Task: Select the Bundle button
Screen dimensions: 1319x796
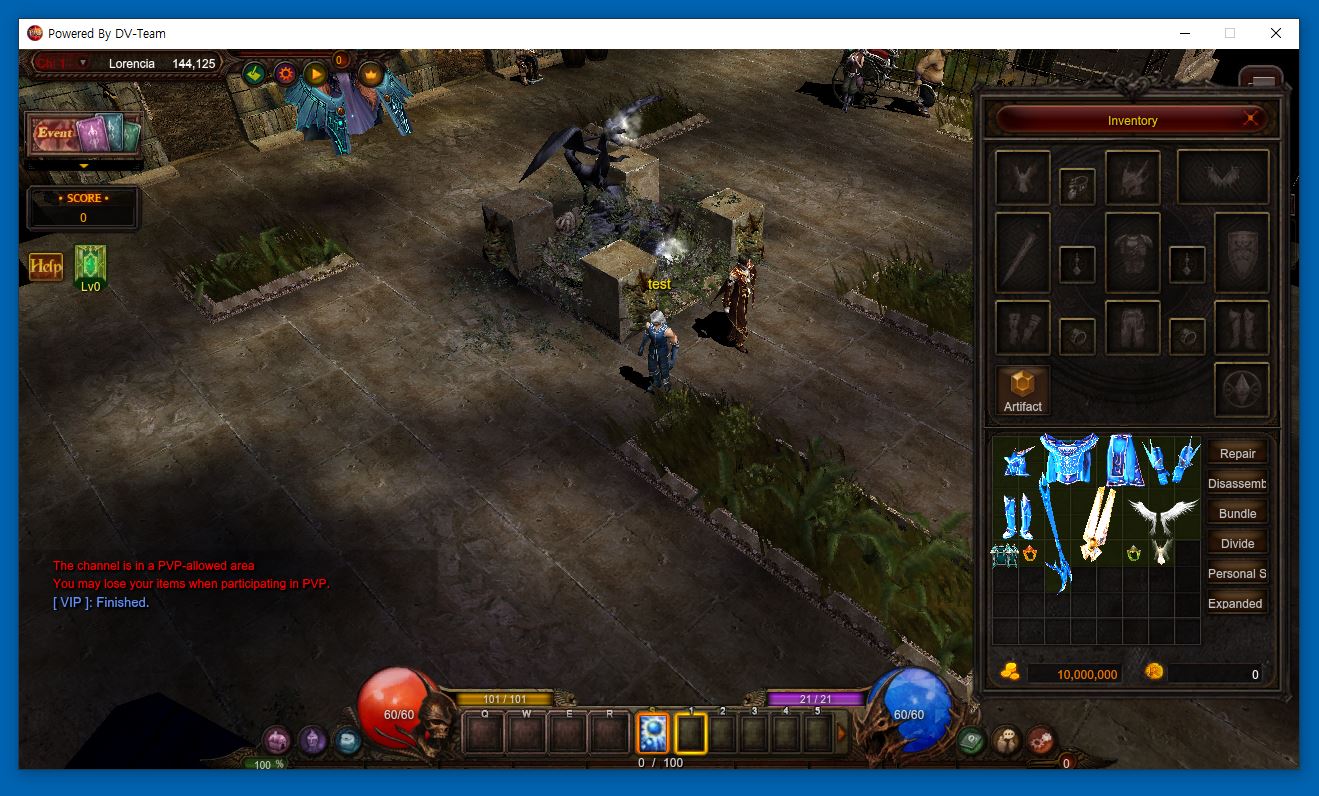Action: tap(1237, 513)
